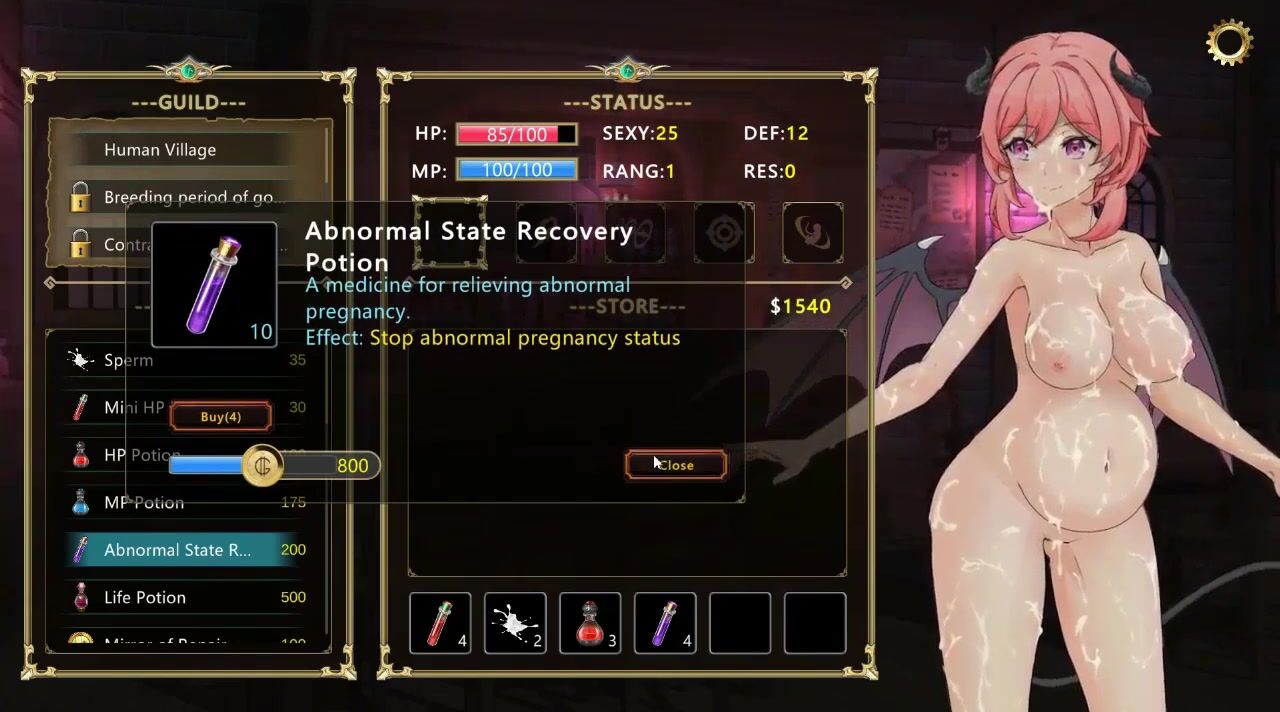Select the Abnormal State Recovery shop row
This screenshot has width=1280, height=712.
tap(178, 550)
